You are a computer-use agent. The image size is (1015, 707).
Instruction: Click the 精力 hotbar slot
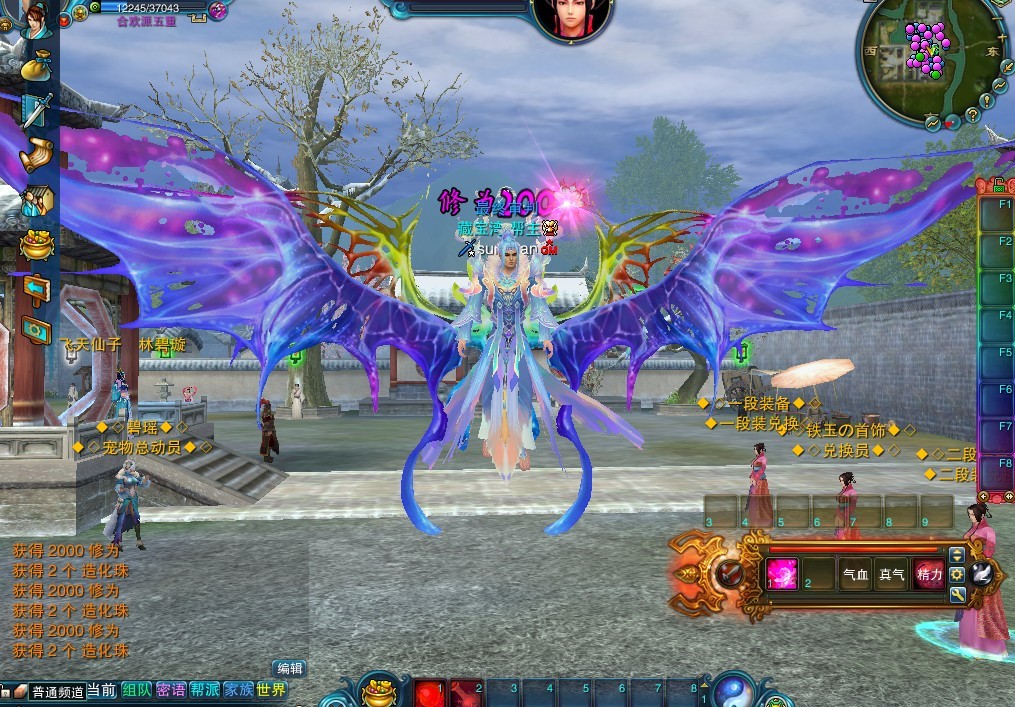click(x=928, y=574)
